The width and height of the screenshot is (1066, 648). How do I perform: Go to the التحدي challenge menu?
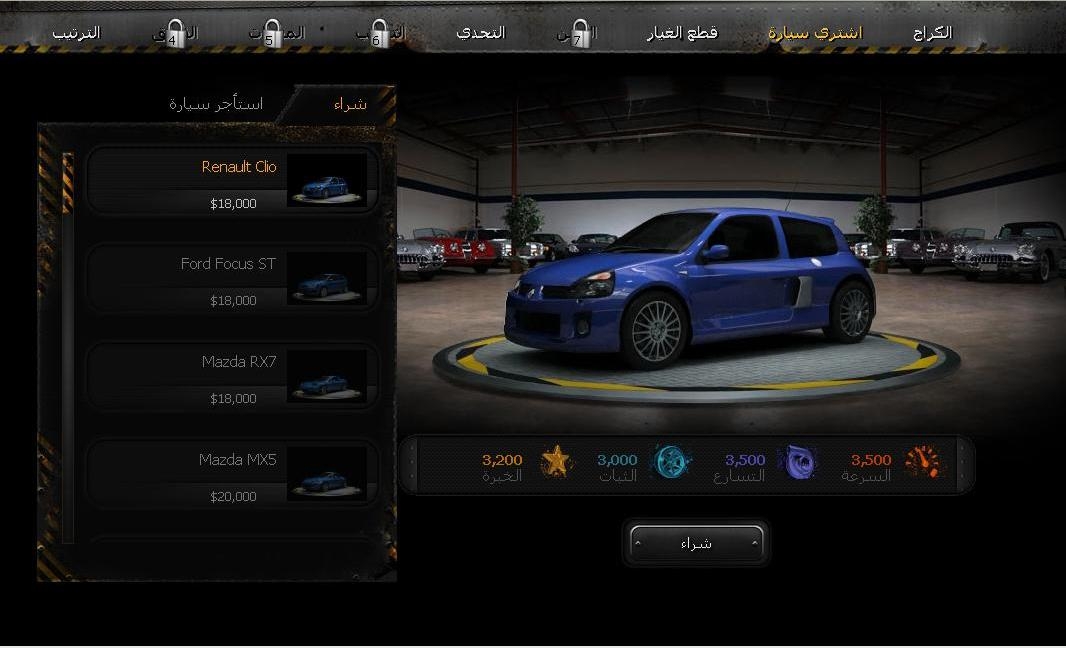tap(481, 33)
